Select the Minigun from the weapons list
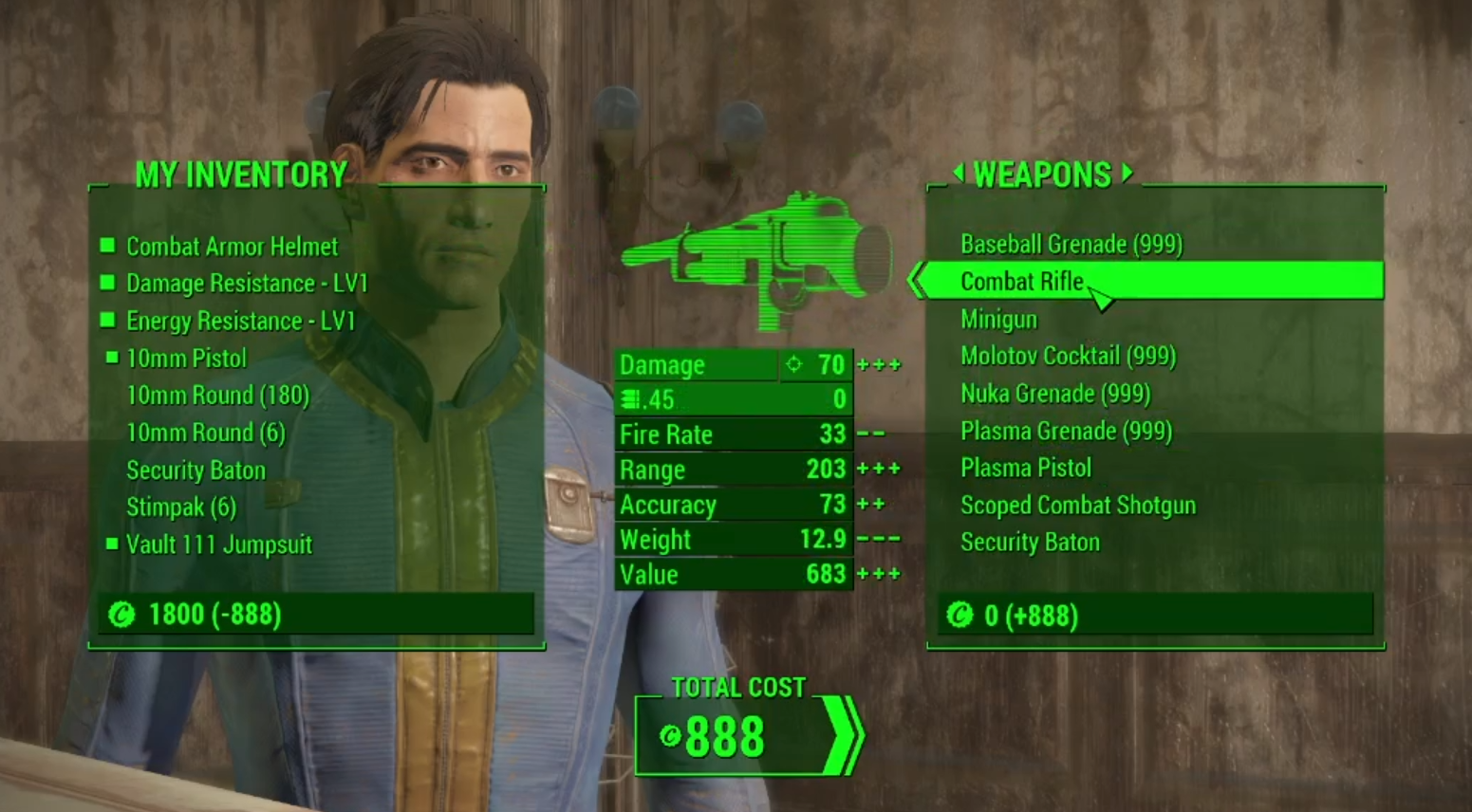Image resolution: width=1472 pixels, height=812 pixels. [x=998, y=320]
